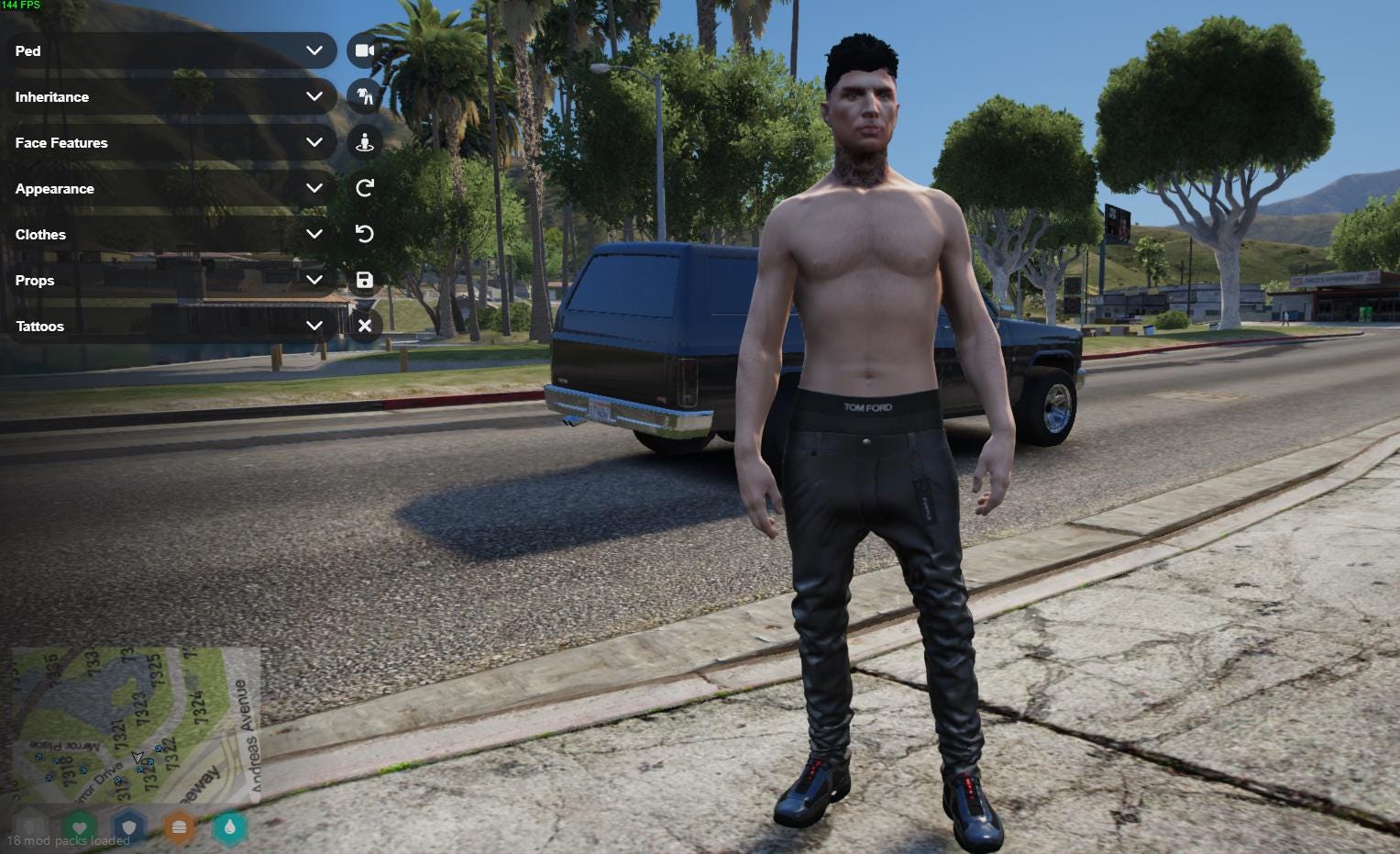Click the rotate right arrow icon

365,188
